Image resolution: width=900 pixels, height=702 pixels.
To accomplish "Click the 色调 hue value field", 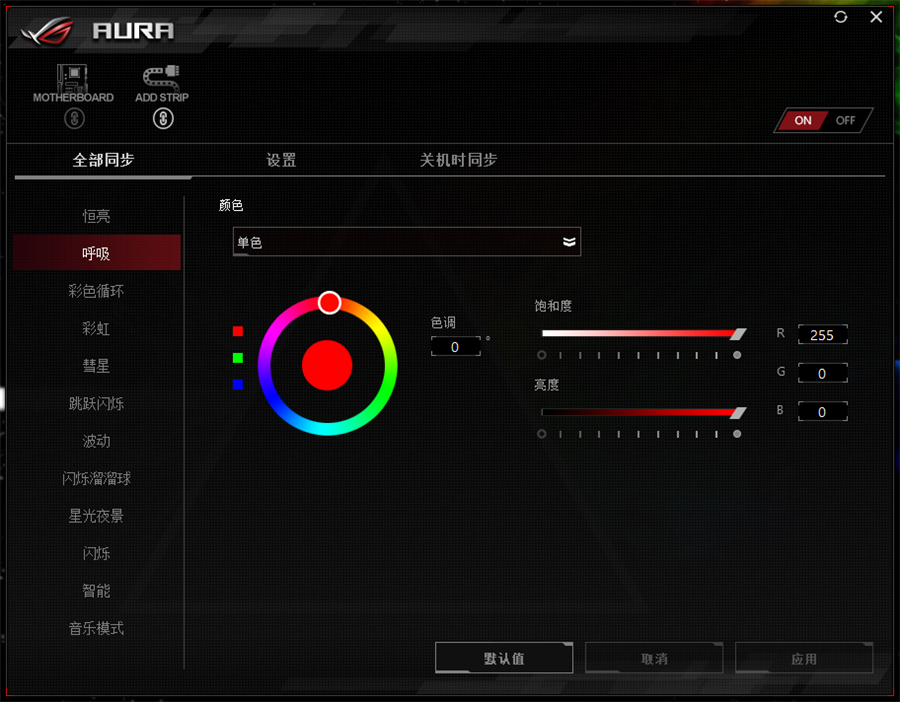I will tap(455, 347).
